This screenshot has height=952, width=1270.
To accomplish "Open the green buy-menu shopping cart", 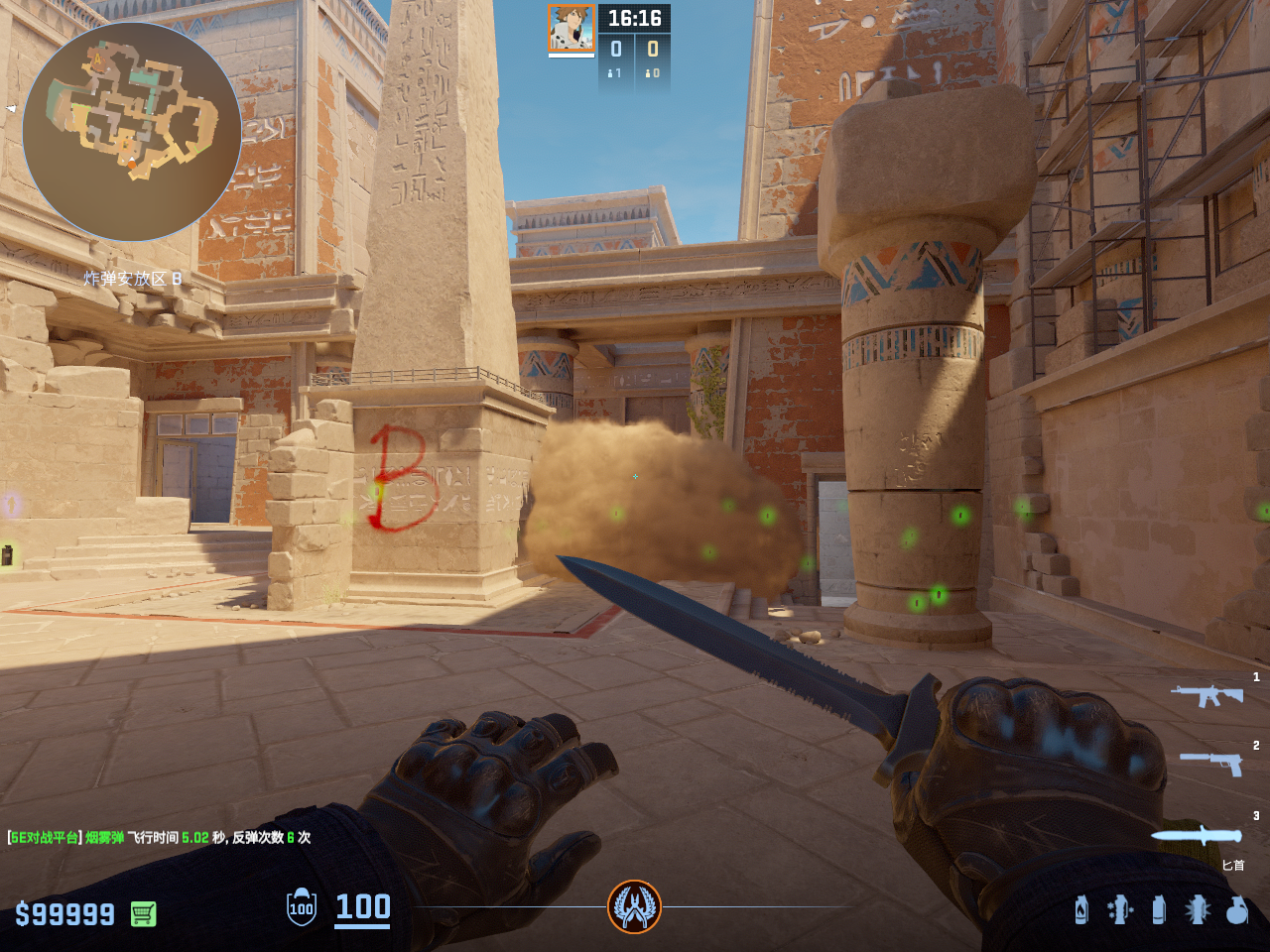I will (x=144, y=913).
